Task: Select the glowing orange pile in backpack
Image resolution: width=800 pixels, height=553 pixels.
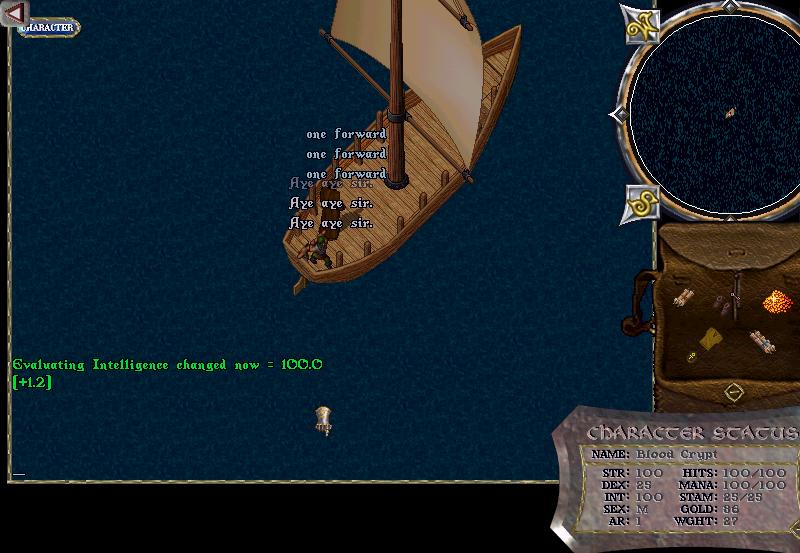Action: [777, 300]
